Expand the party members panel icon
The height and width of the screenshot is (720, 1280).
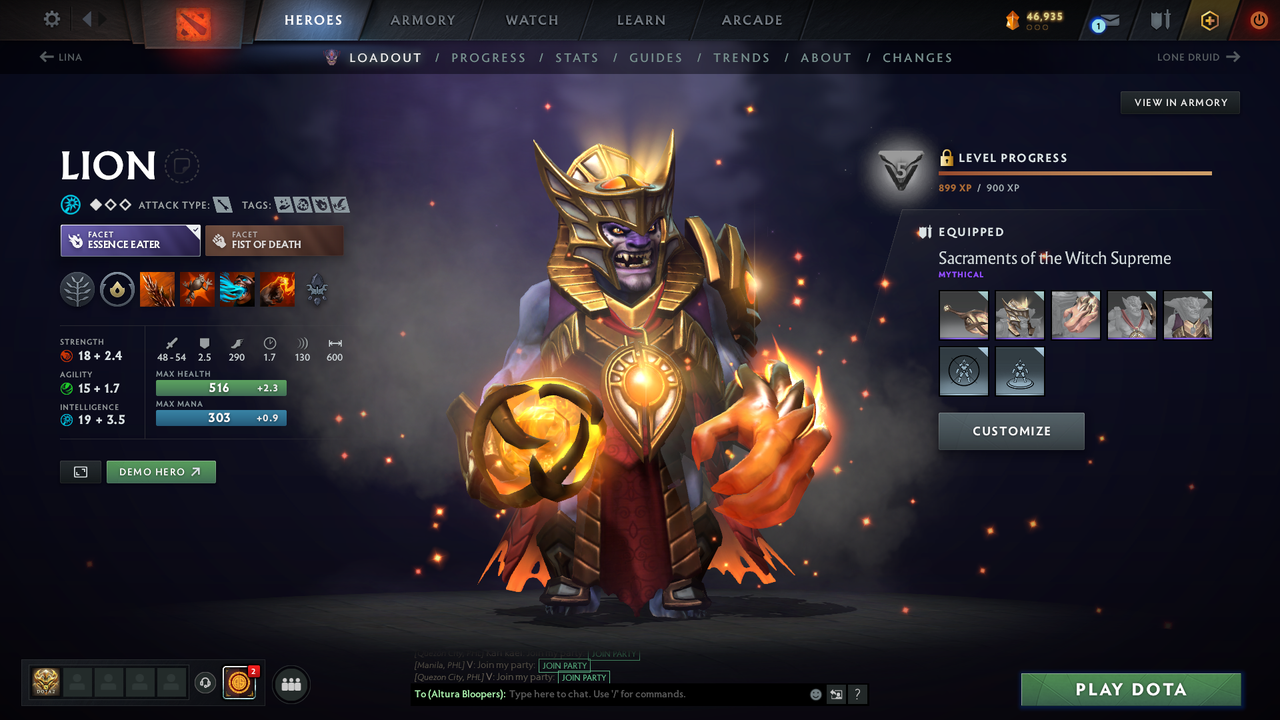click(290, 684)
